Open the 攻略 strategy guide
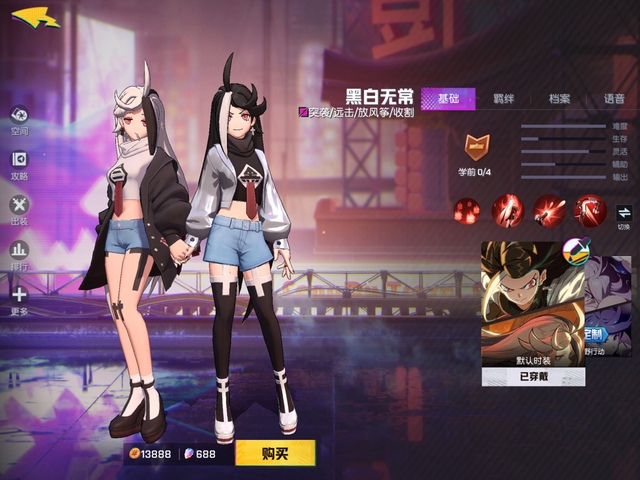The width and height of the screenshot is (640, 480). [19, 164]
